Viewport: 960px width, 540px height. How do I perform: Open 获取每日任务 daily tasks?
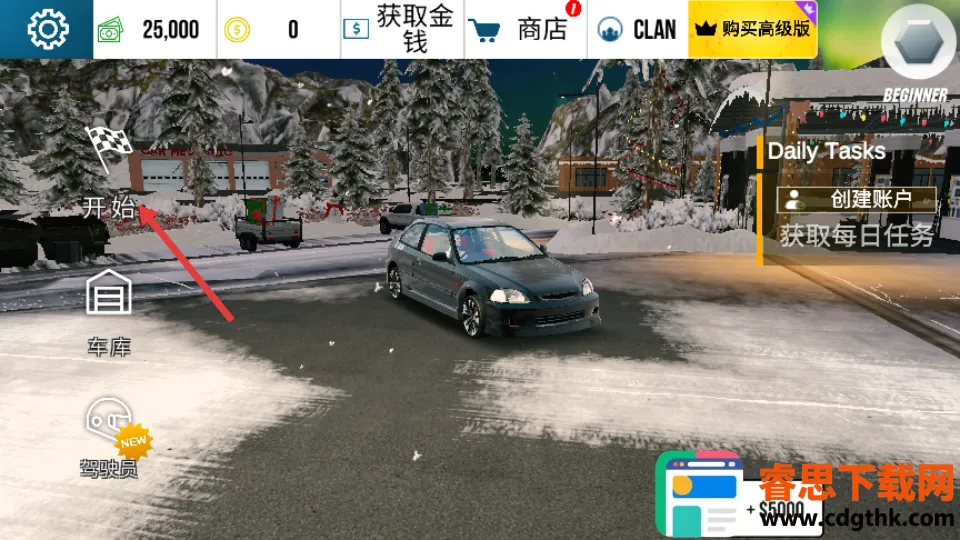click(x=857, y=236)
